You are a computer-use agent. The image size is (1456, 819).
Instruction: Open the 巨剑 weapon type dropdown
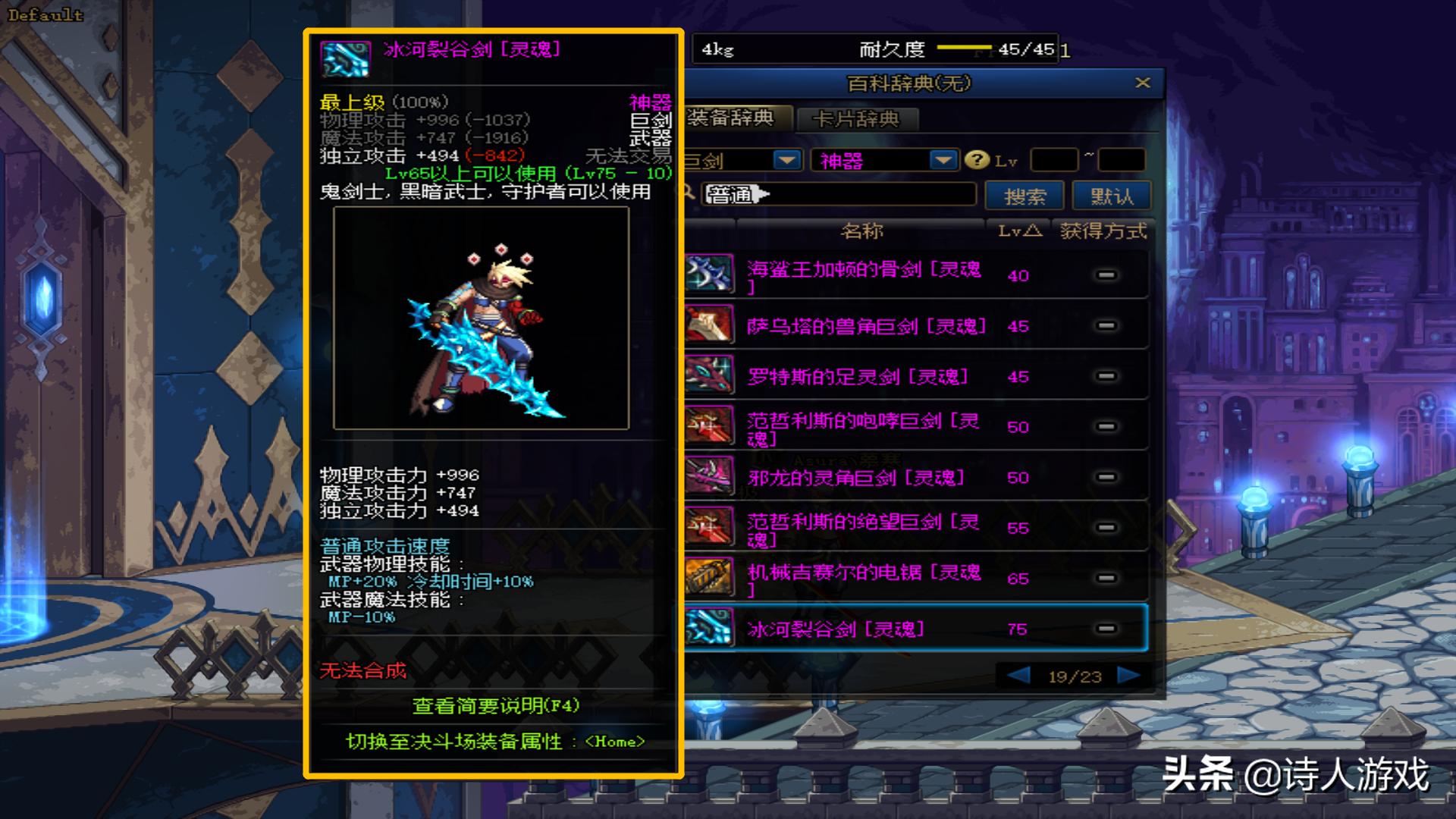786,160
